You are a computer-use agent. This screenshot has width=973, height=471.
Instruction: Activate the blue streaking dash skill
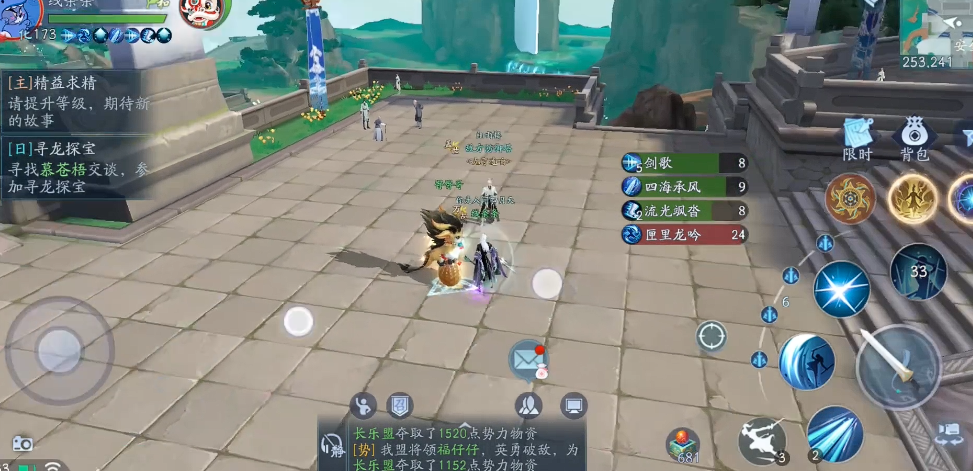[834, 433]
